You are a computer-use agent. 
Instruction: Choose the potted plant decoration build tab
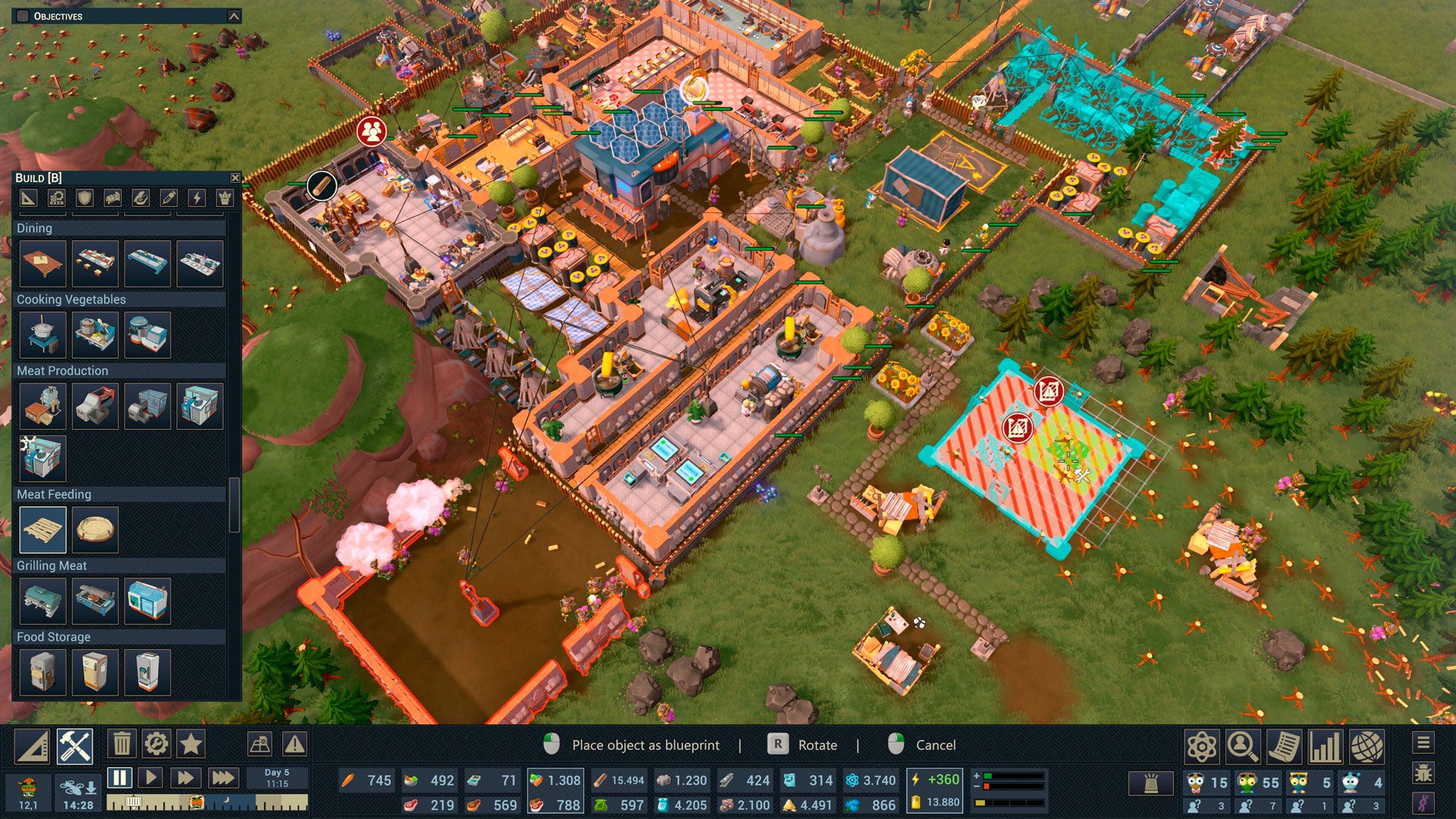[x=224, y=199]
